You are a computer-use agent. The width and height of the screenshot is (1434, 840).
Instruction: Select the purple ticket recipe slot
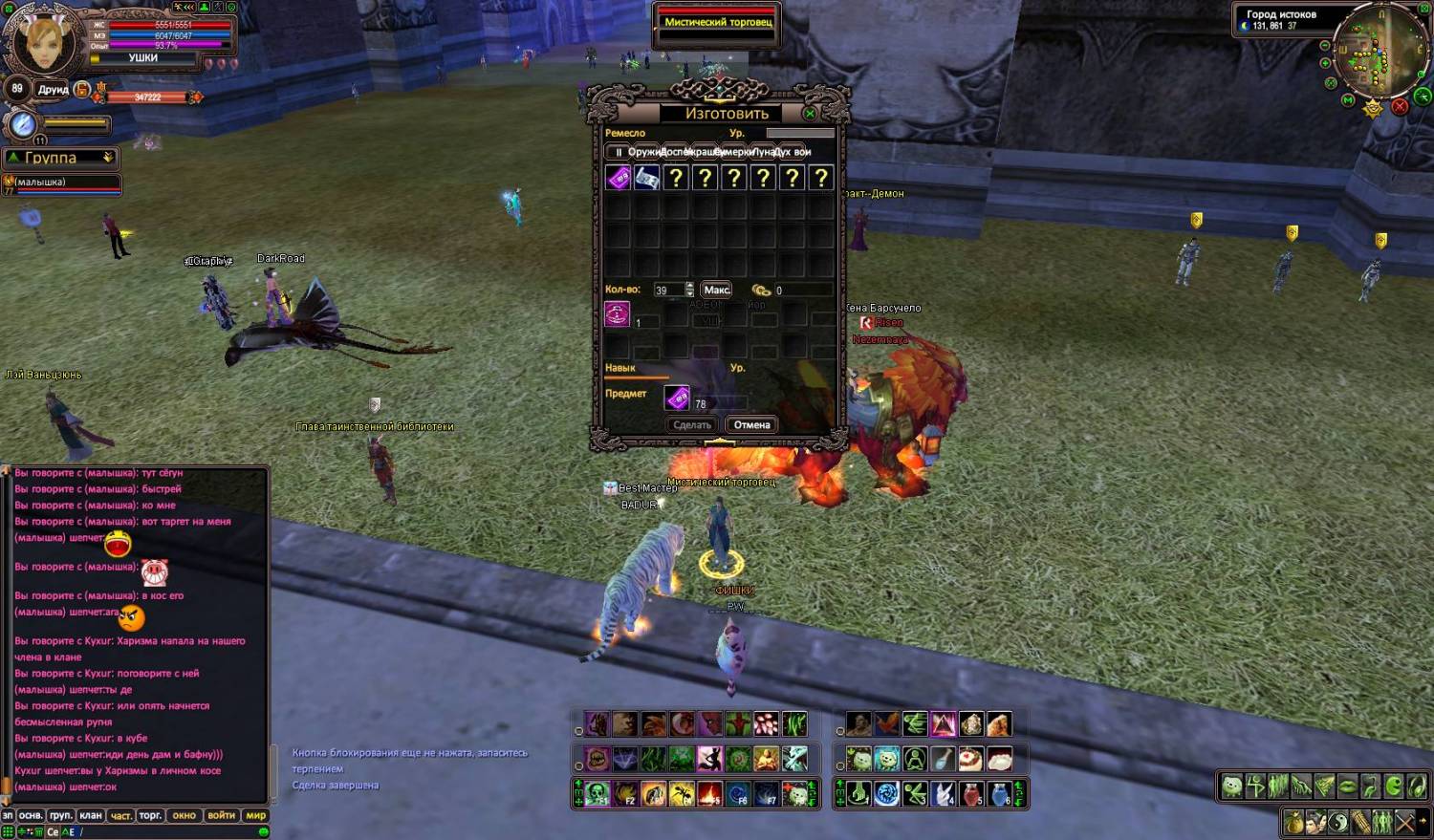click(619, 178)
